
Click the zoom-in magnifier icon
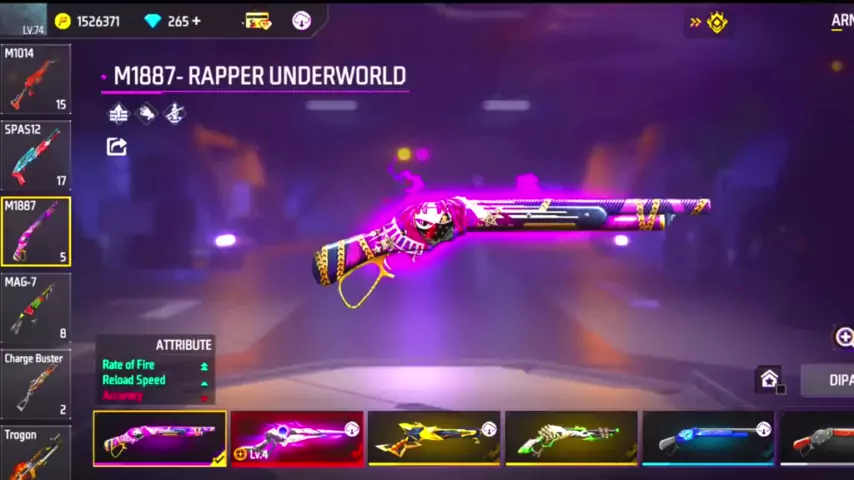(x=844, y=337)
